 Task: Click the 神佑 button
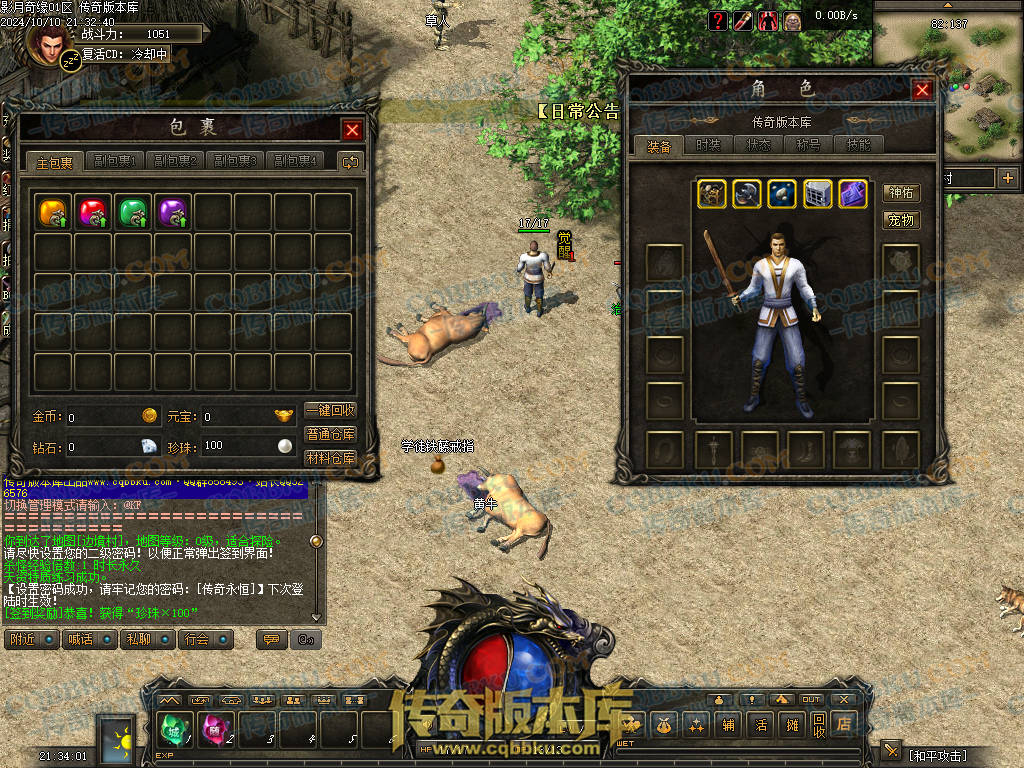(901, 193)
